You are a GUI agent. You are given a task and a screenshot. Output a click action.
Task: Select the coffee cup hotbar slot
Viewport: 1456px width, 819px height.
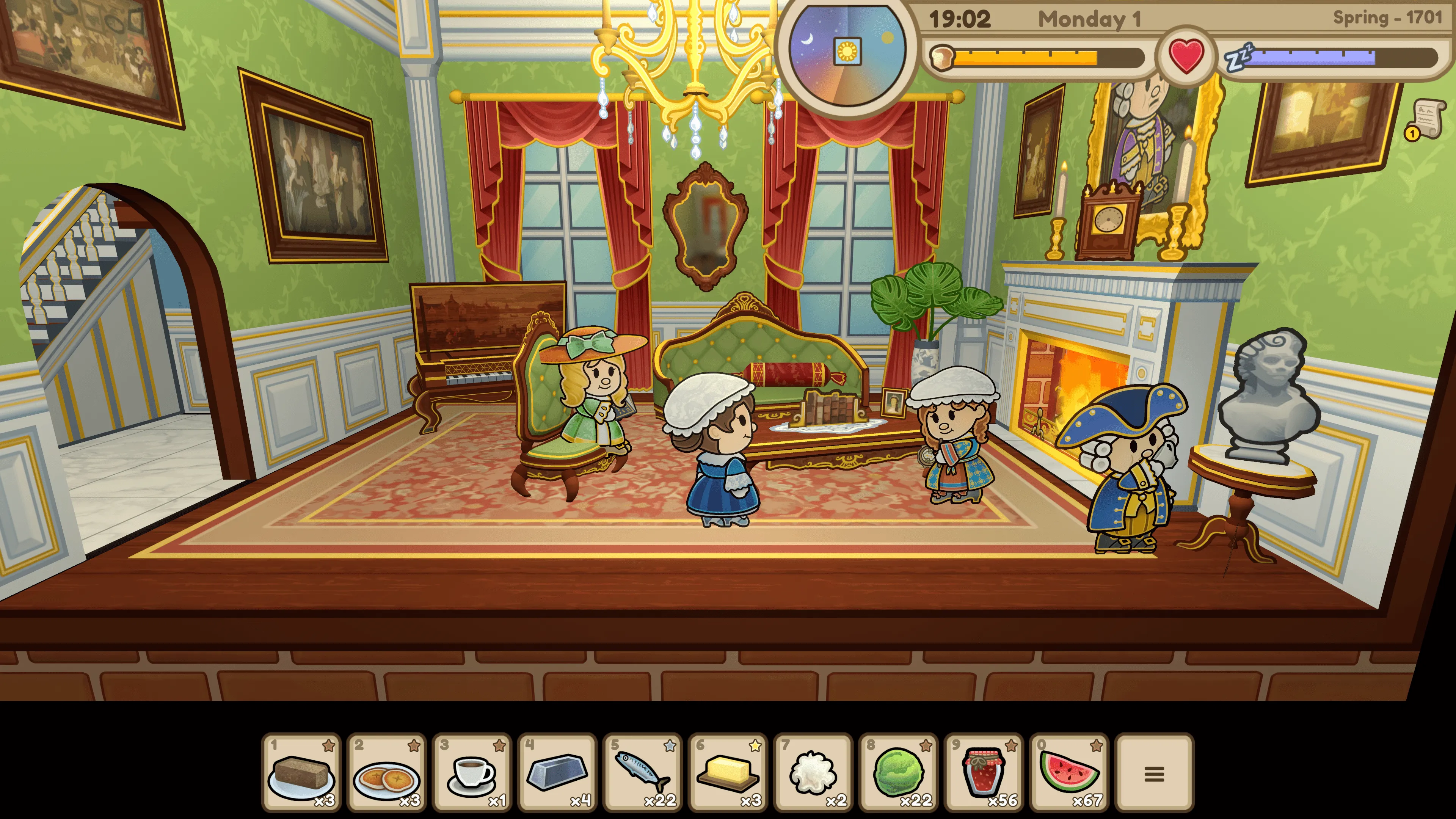472,772
